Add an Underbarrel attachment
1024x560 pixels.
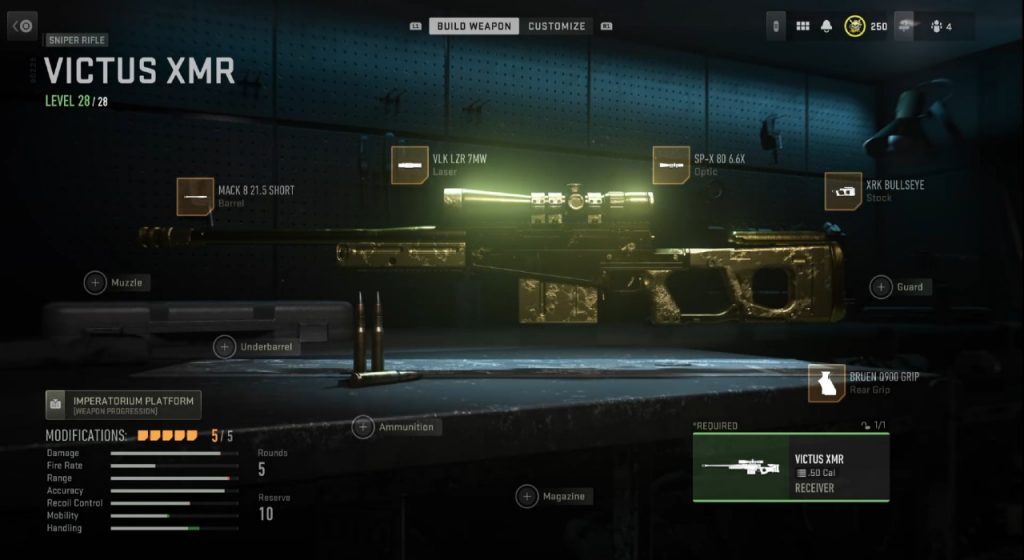pos(225,347)
